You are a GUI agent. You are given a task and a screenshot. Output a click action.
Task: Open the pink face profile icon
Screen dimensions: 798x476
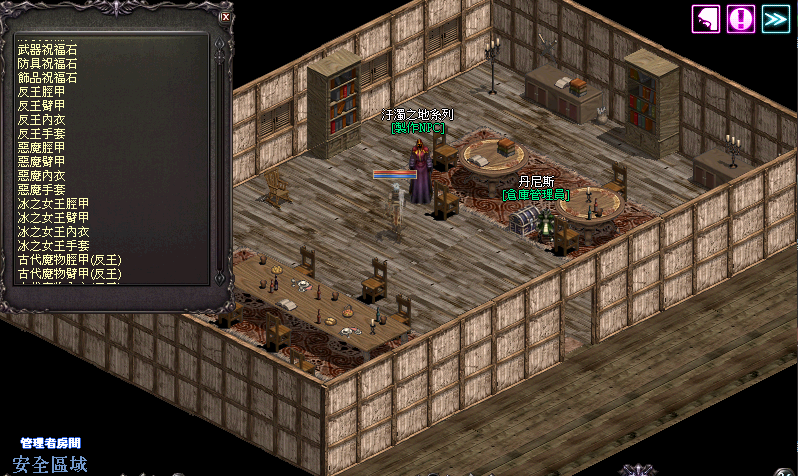click(x=706, y=18)
